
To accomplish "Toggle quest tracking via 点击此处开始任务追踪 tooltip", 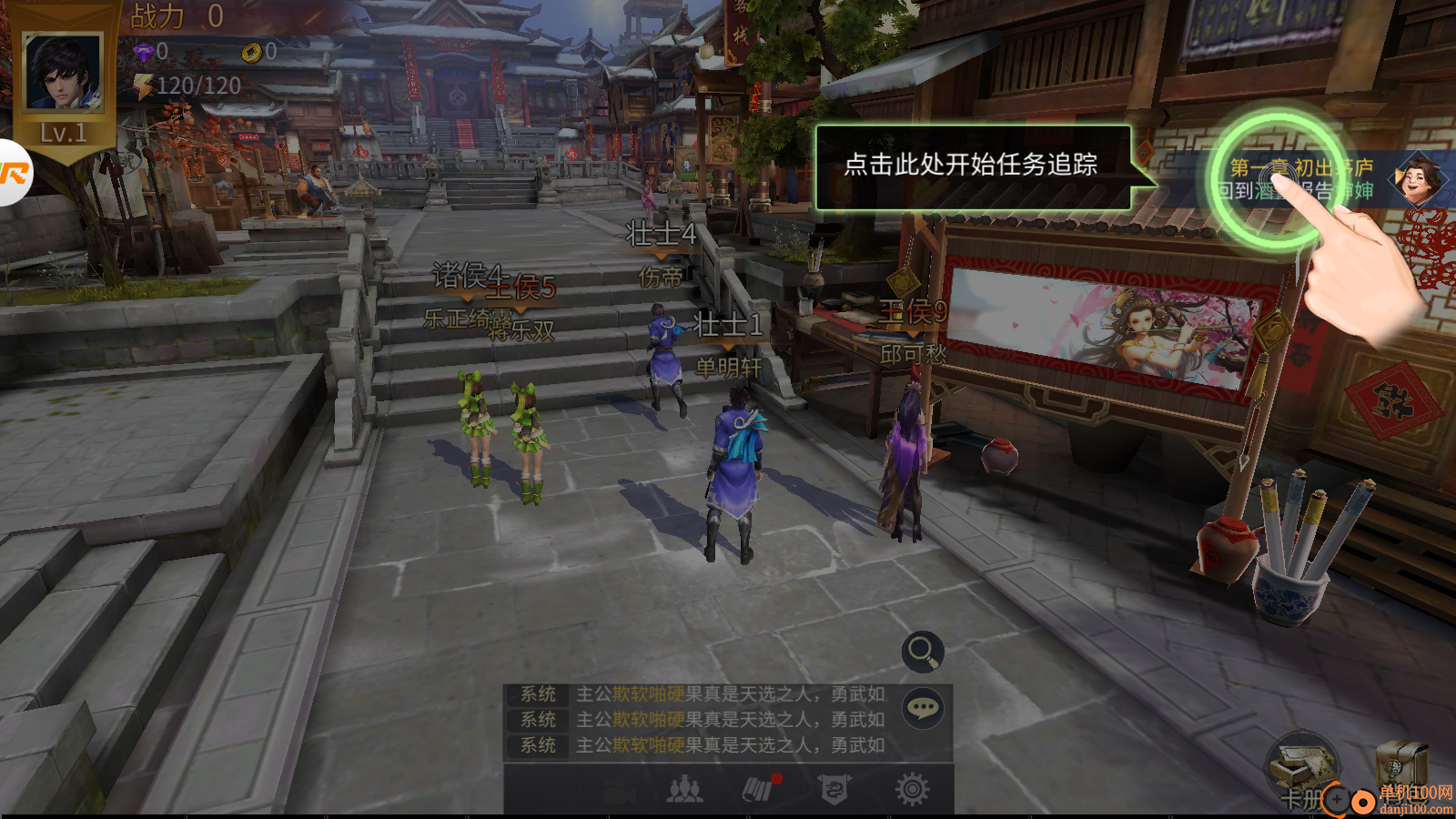I will 972,166.
